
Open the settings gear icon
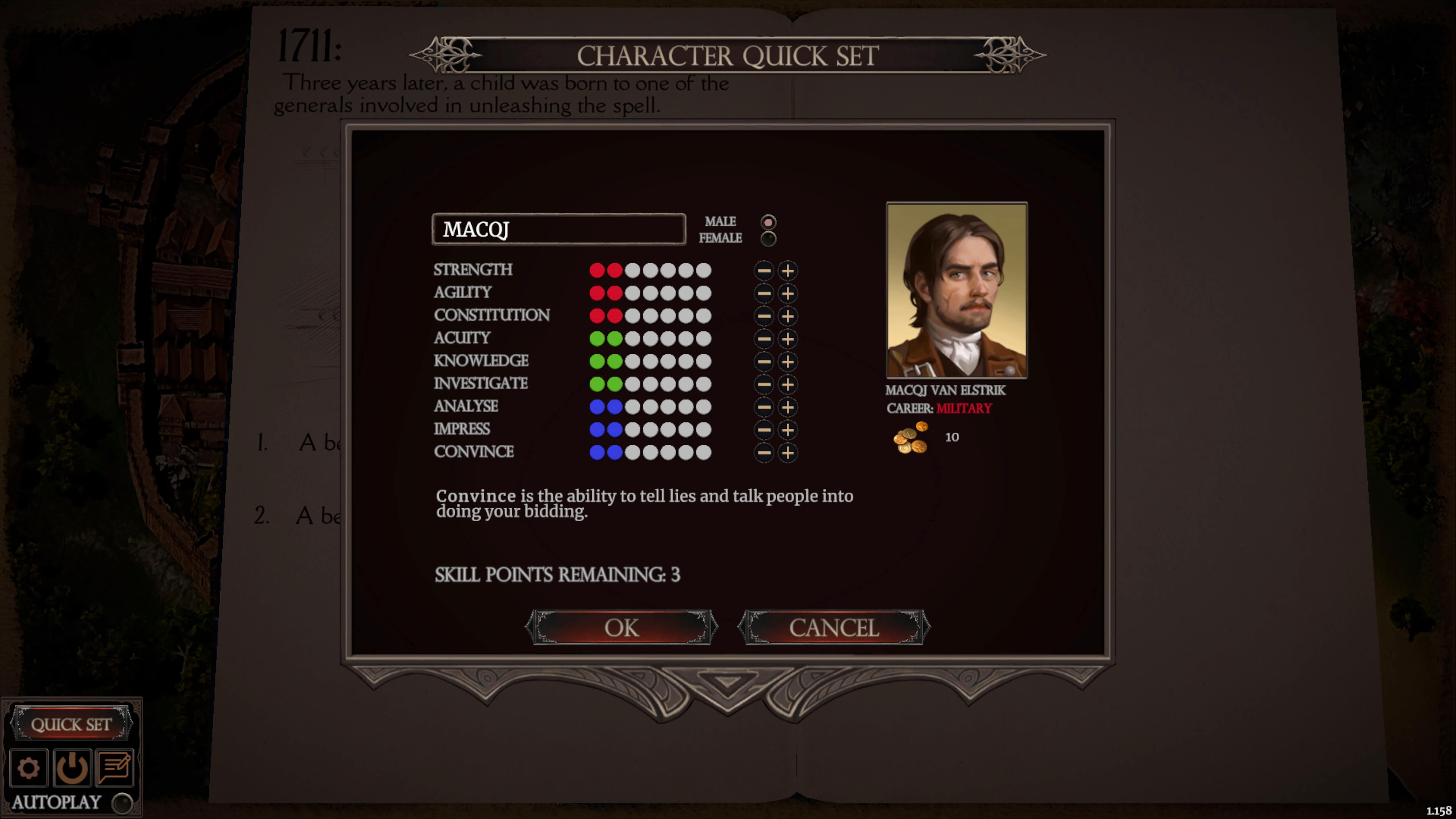click(x=29, y=767)
